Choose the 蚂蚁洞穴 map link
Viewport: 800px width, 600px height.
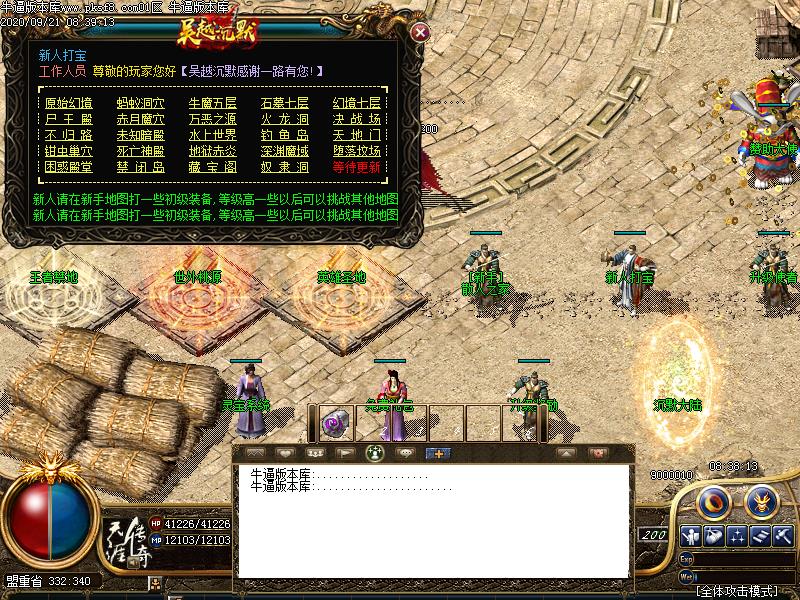141,103
